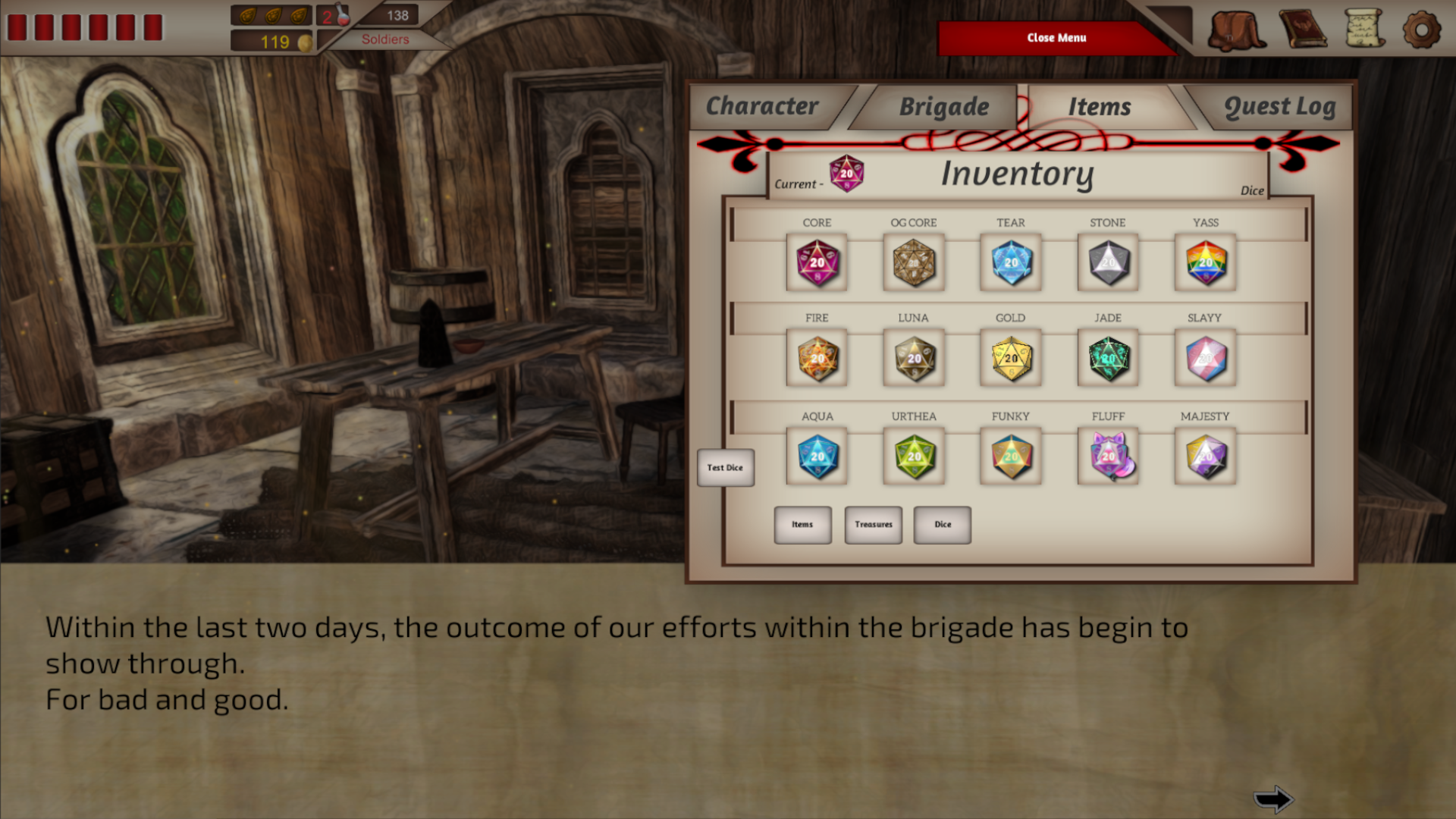Open the Treasures inventory category
This screenshot has height=819, width=1456.
coord(873,524)
